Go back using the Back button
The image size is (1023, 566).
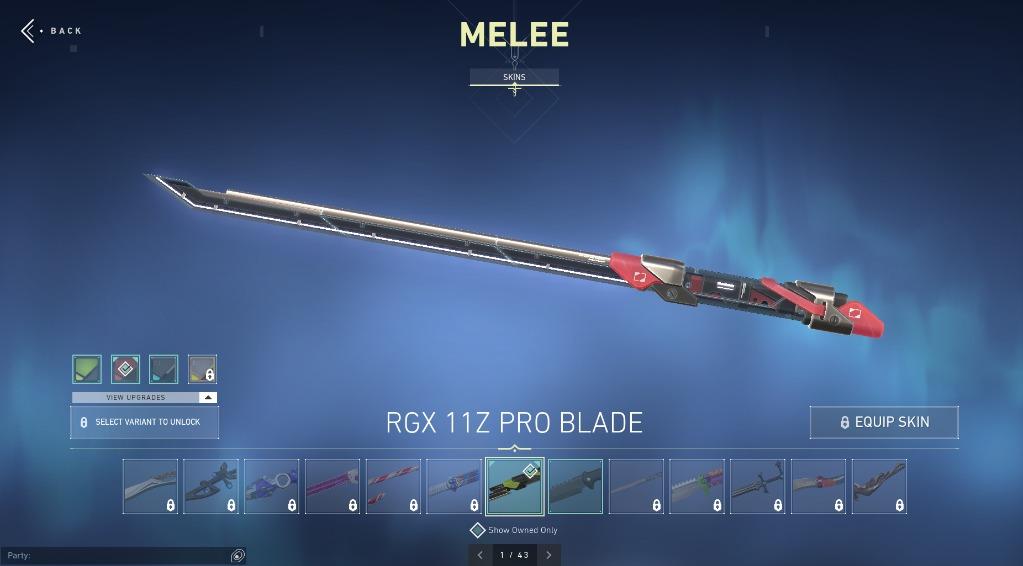pos(52,31)
